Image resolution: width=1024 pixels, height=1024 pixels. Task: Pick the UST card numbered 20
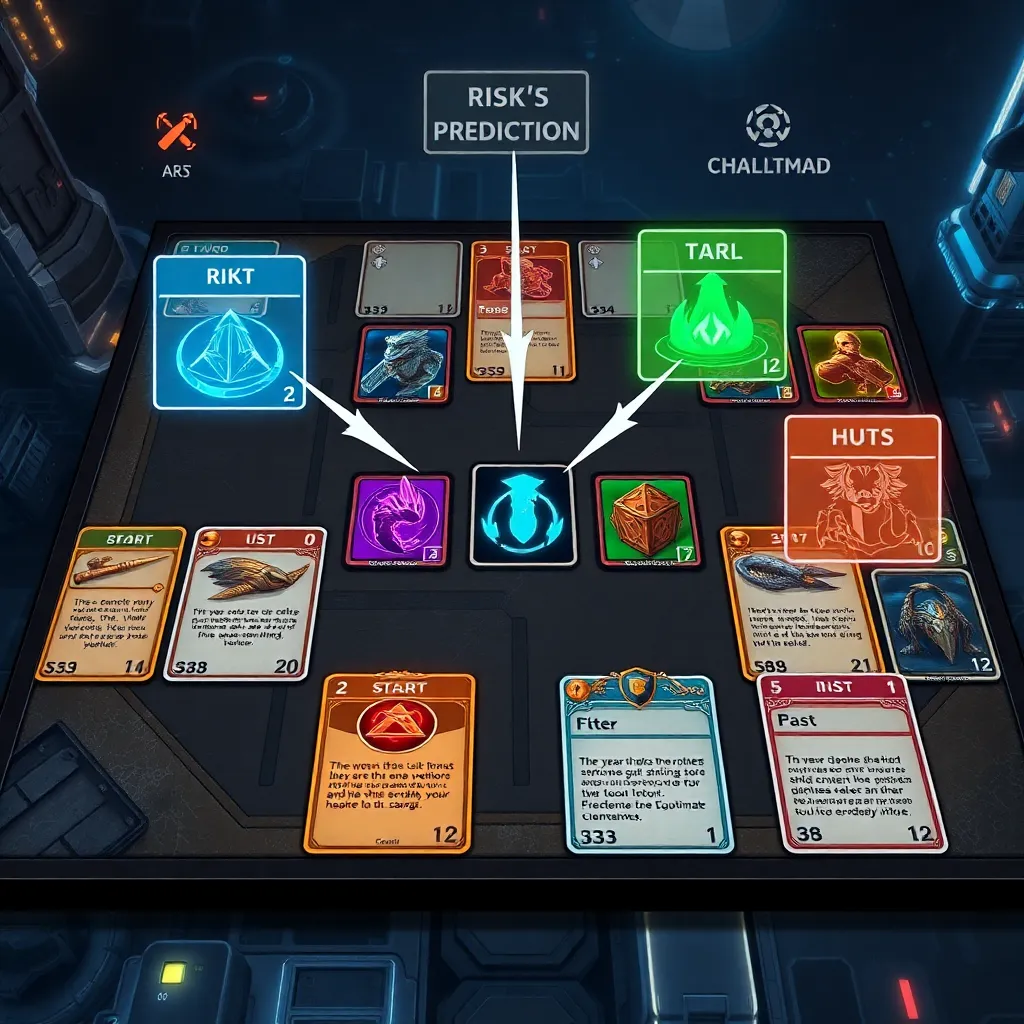pyautogui.click(x=245, y=604)
